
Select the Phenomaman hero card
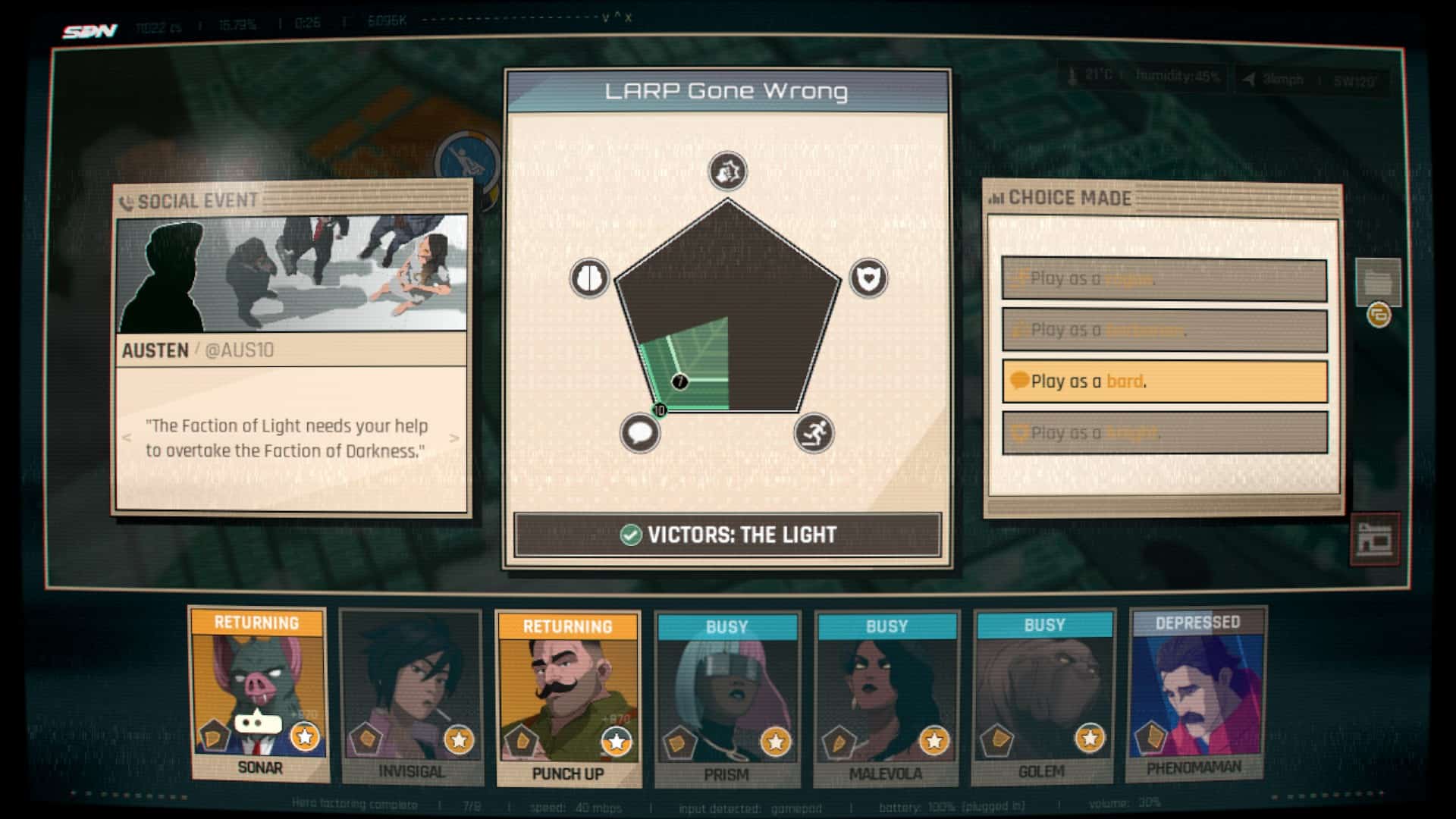[1197, 695]
